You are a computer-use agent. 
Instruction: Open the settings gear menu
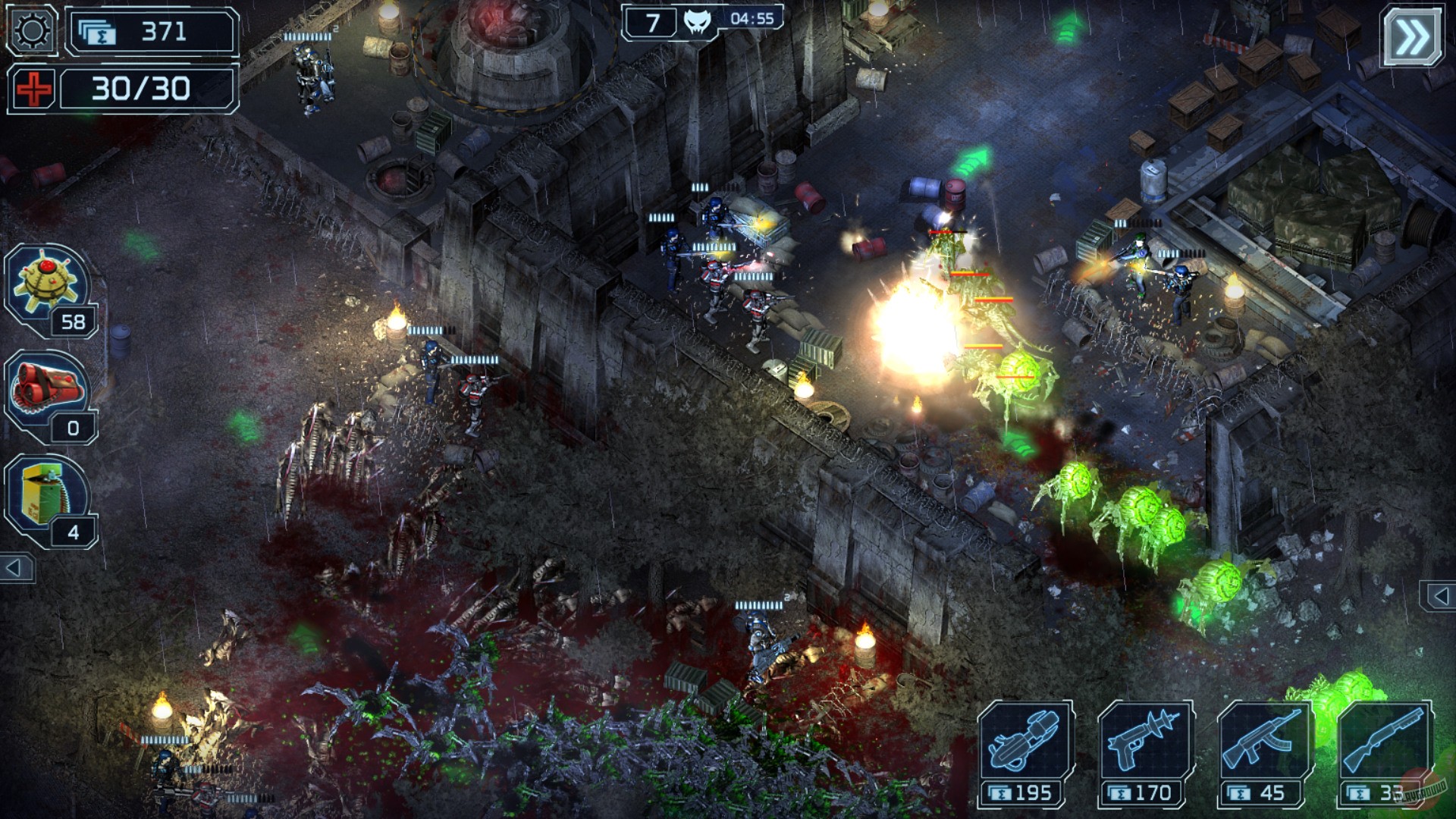[30, 30]
